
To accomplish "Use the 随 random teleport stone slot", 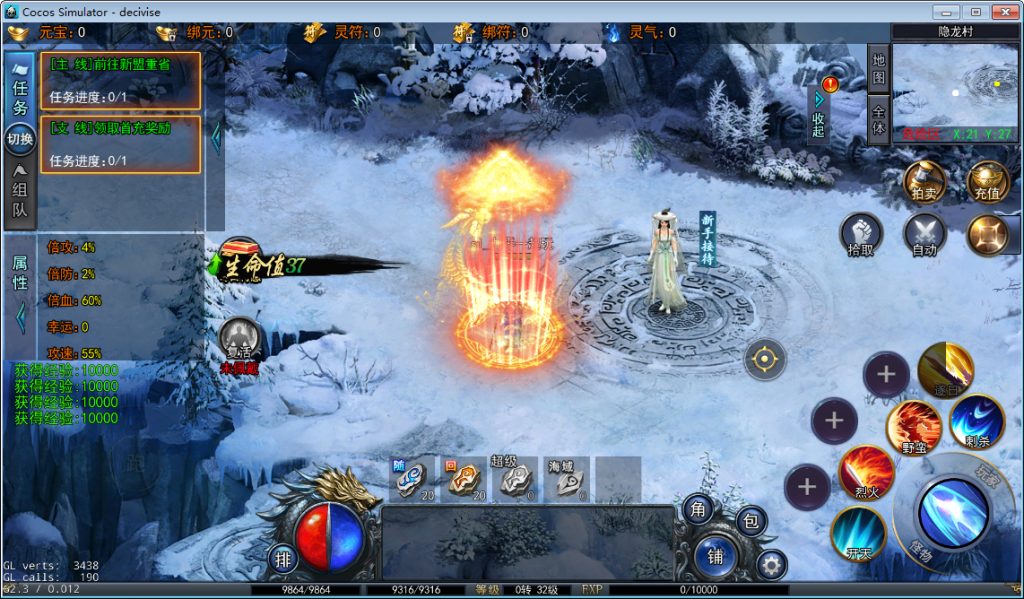I will point(412,478).
